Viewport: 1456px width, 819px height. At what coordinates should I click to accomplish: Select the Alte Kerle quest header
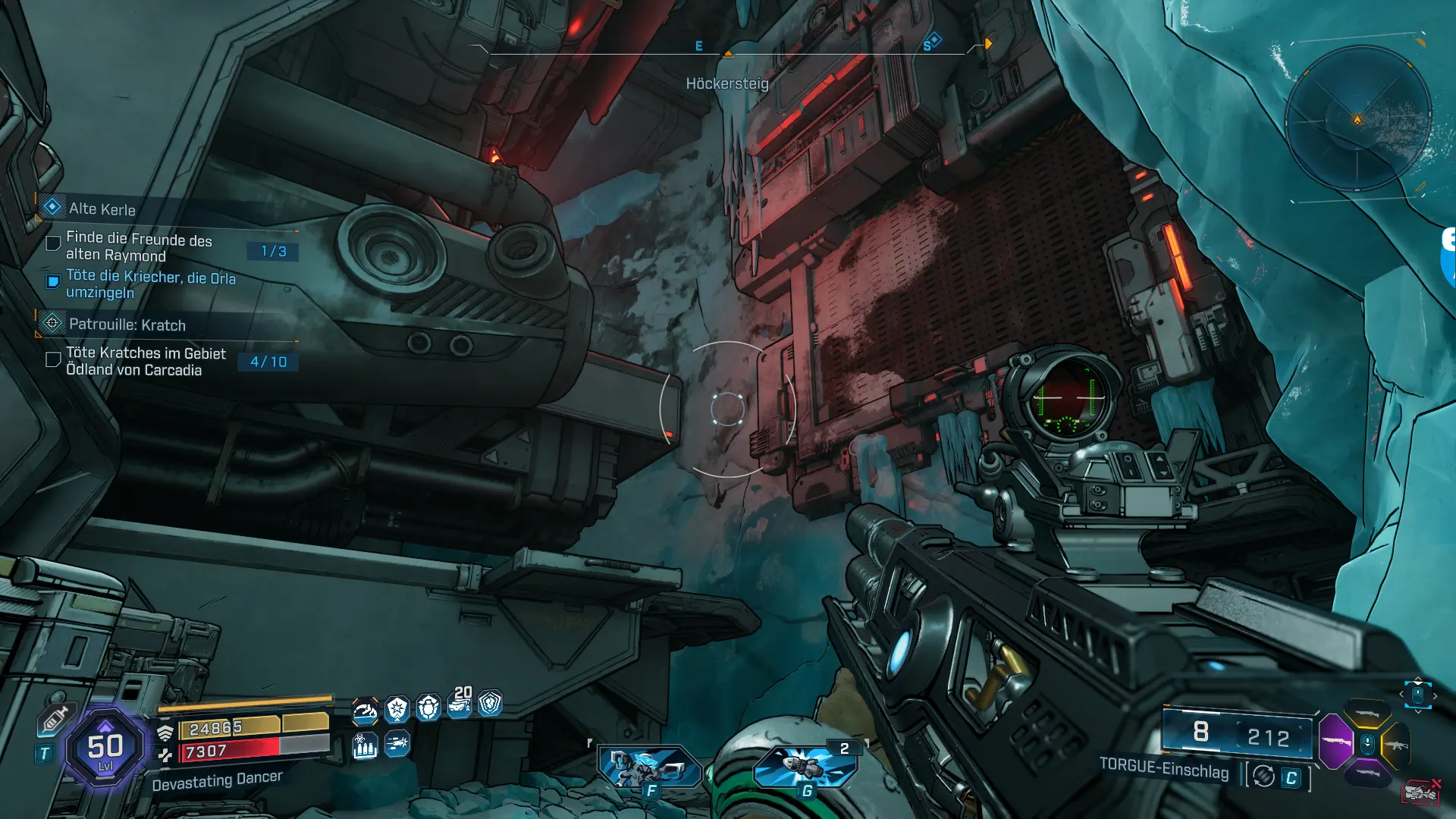click(102, 209)
